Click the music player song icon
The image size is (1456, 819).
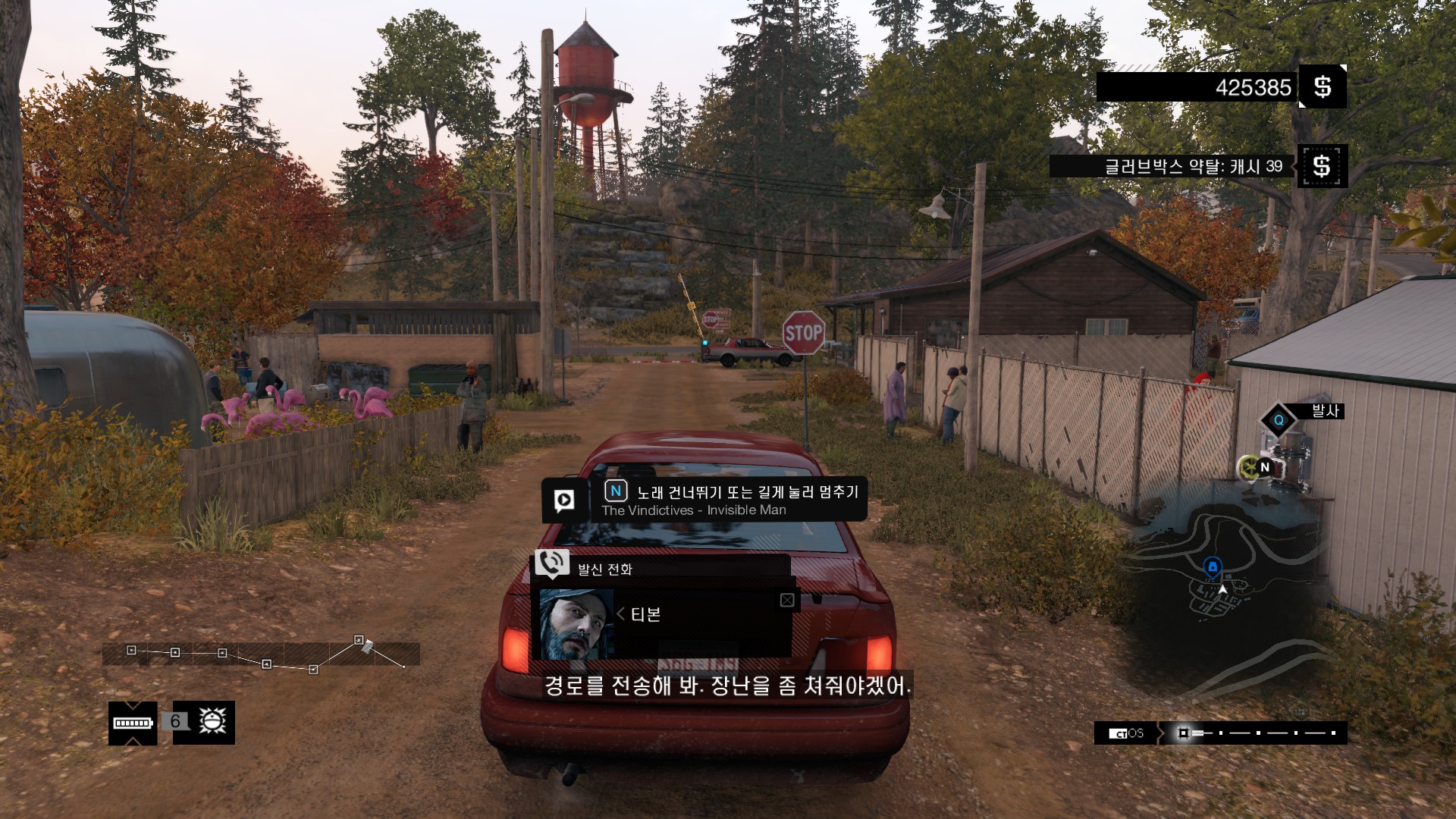[564, 500]
